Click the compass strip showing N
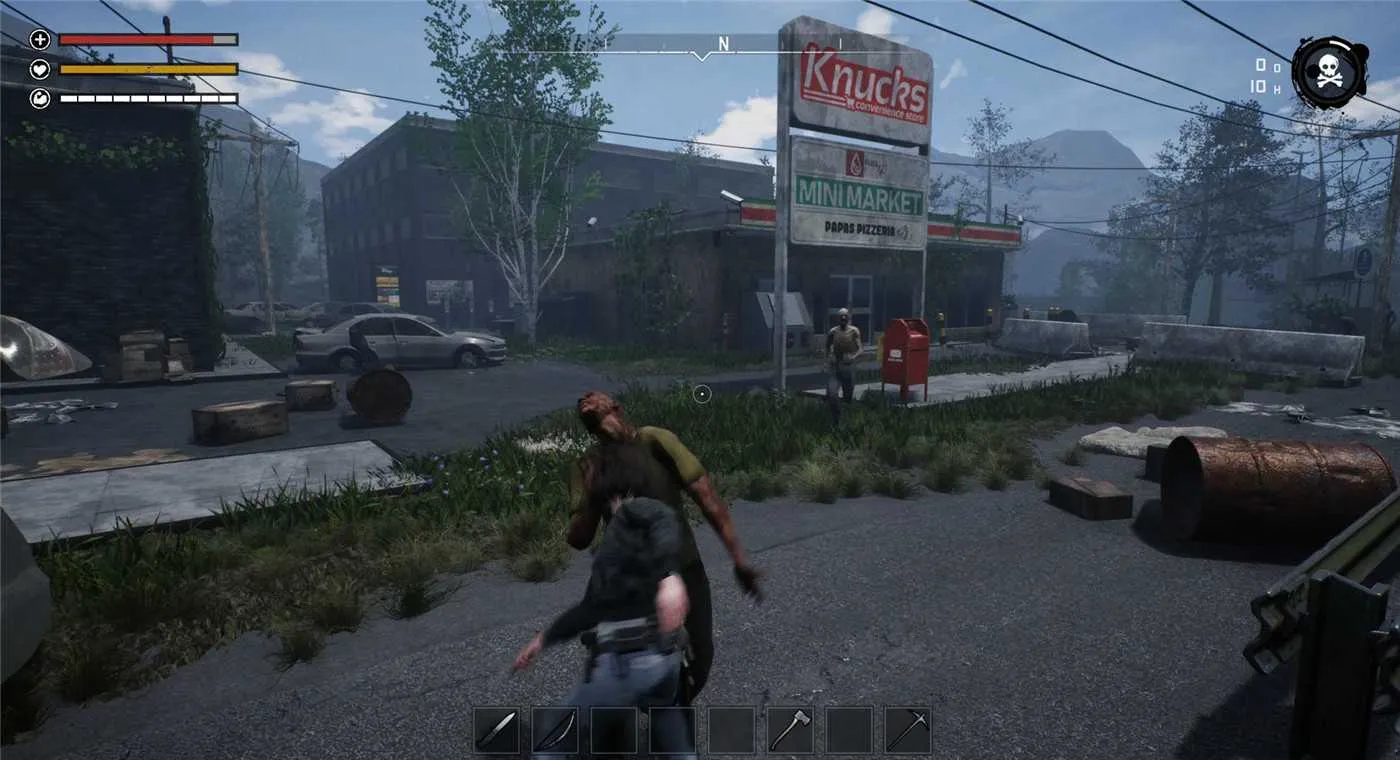Screen dimensions: 1400x760 [723, 45]
